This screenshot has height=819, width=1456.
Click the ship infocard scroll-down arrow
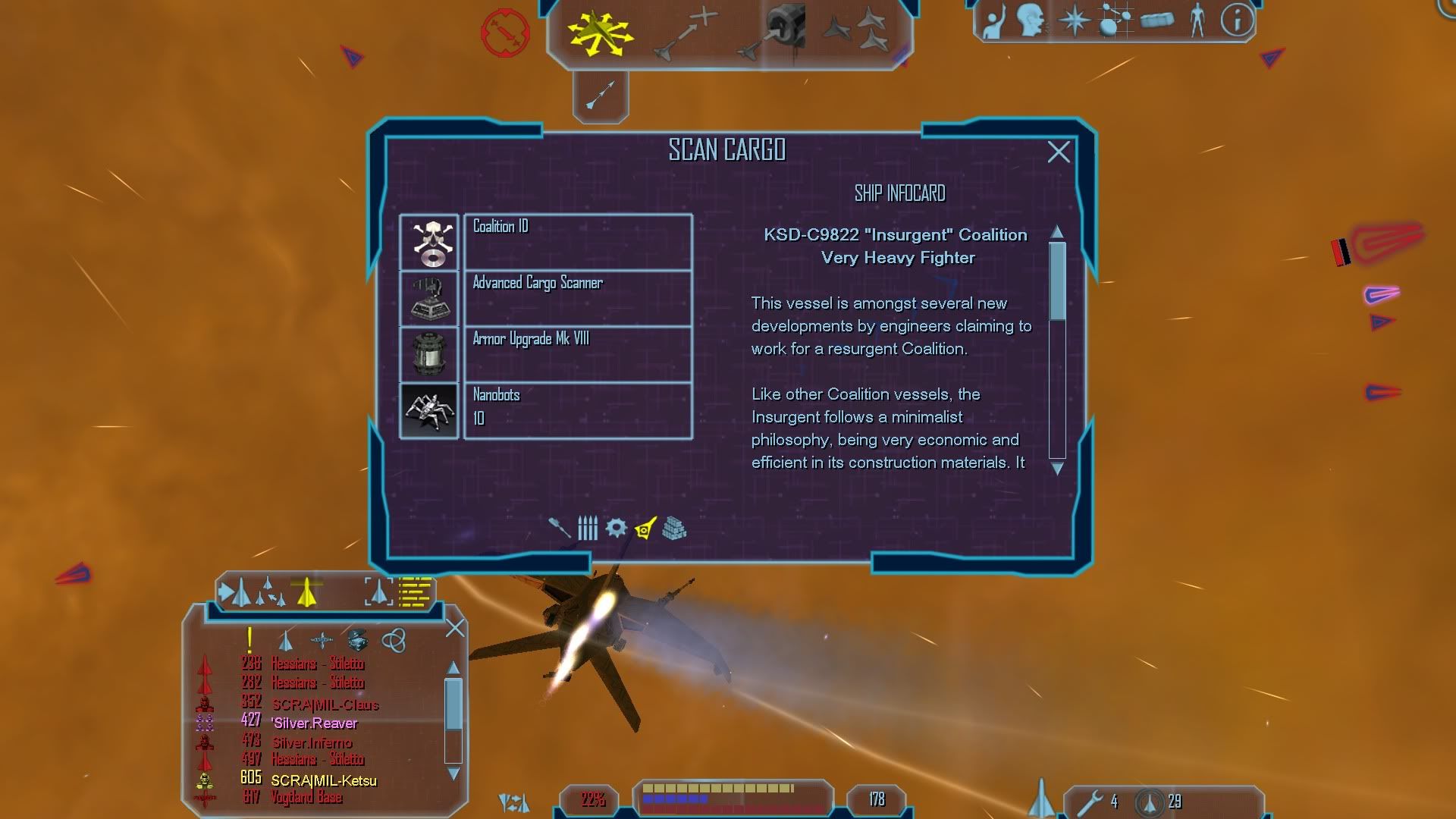(x=1057, y=469)
